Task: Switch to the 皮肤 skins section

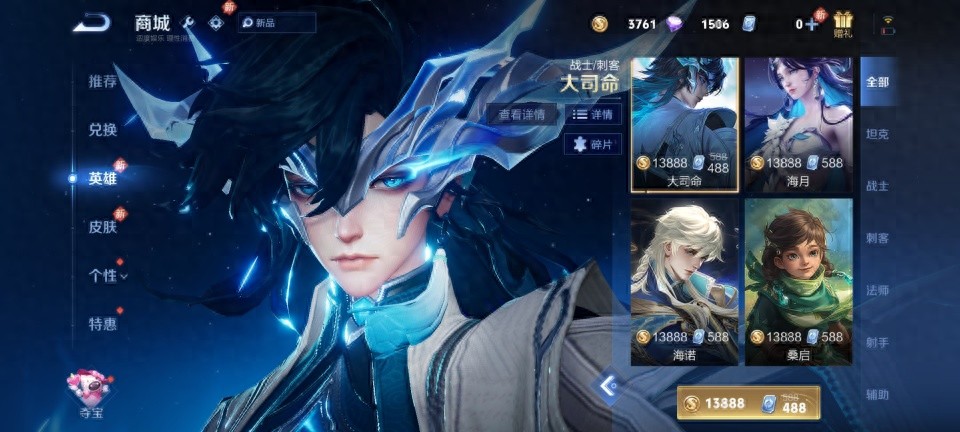Action: pyautogui.click(x=103, y=227)
